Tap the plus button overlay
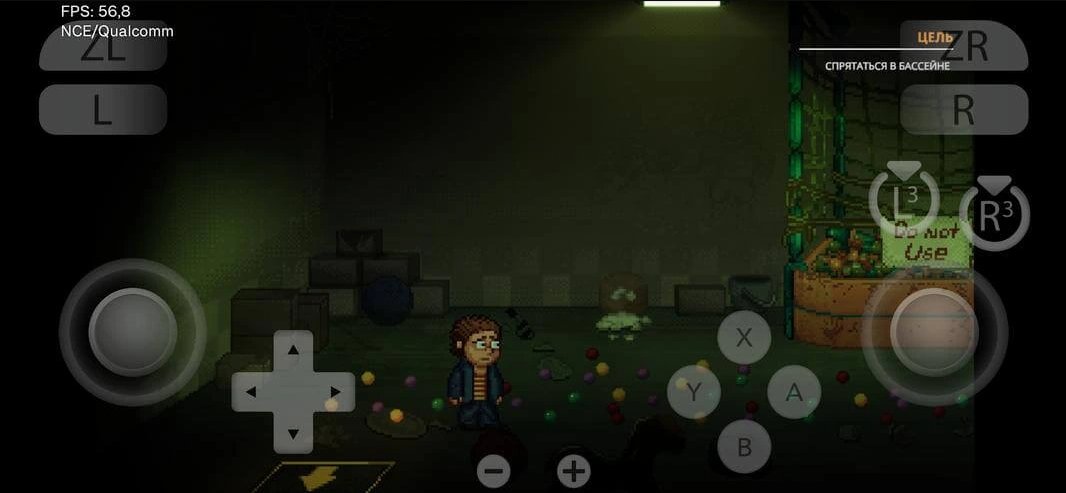Viewport: 1066px width, 493px height. 573,470
